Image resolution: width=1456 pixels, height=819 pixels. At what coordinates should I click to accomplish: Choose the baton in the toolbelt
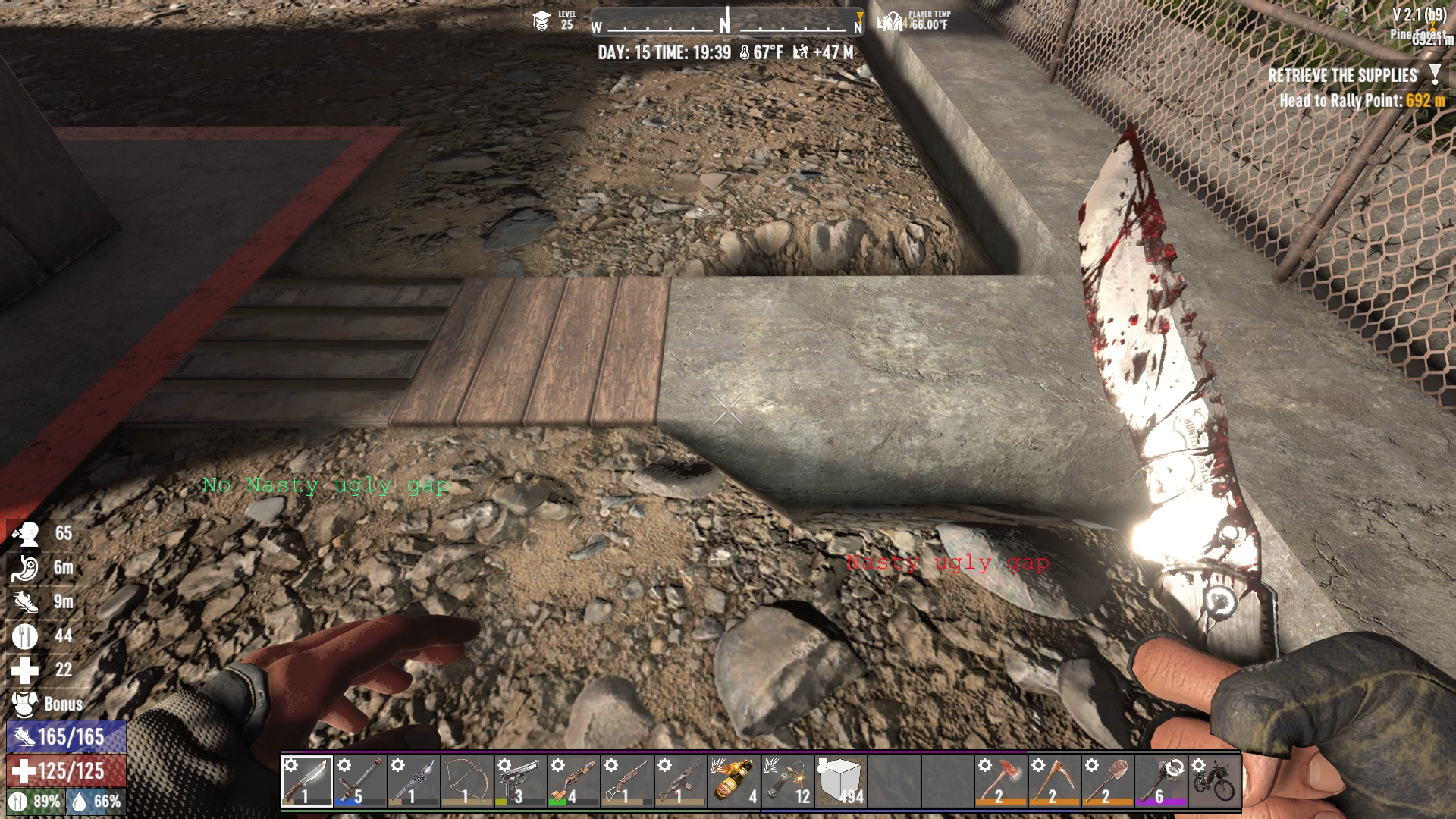coord(360,780)
